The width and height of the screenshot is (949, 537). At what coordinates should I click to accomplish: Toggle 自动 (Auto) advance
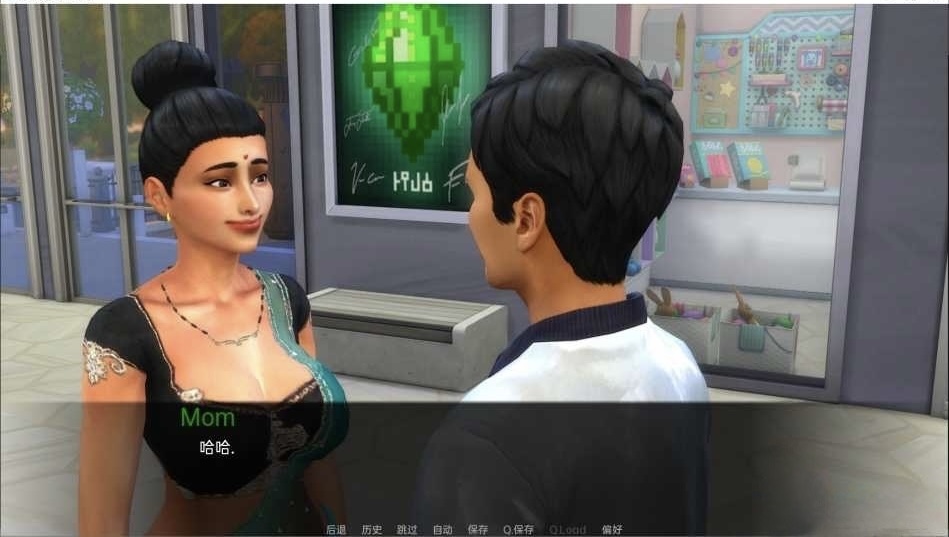442,529
